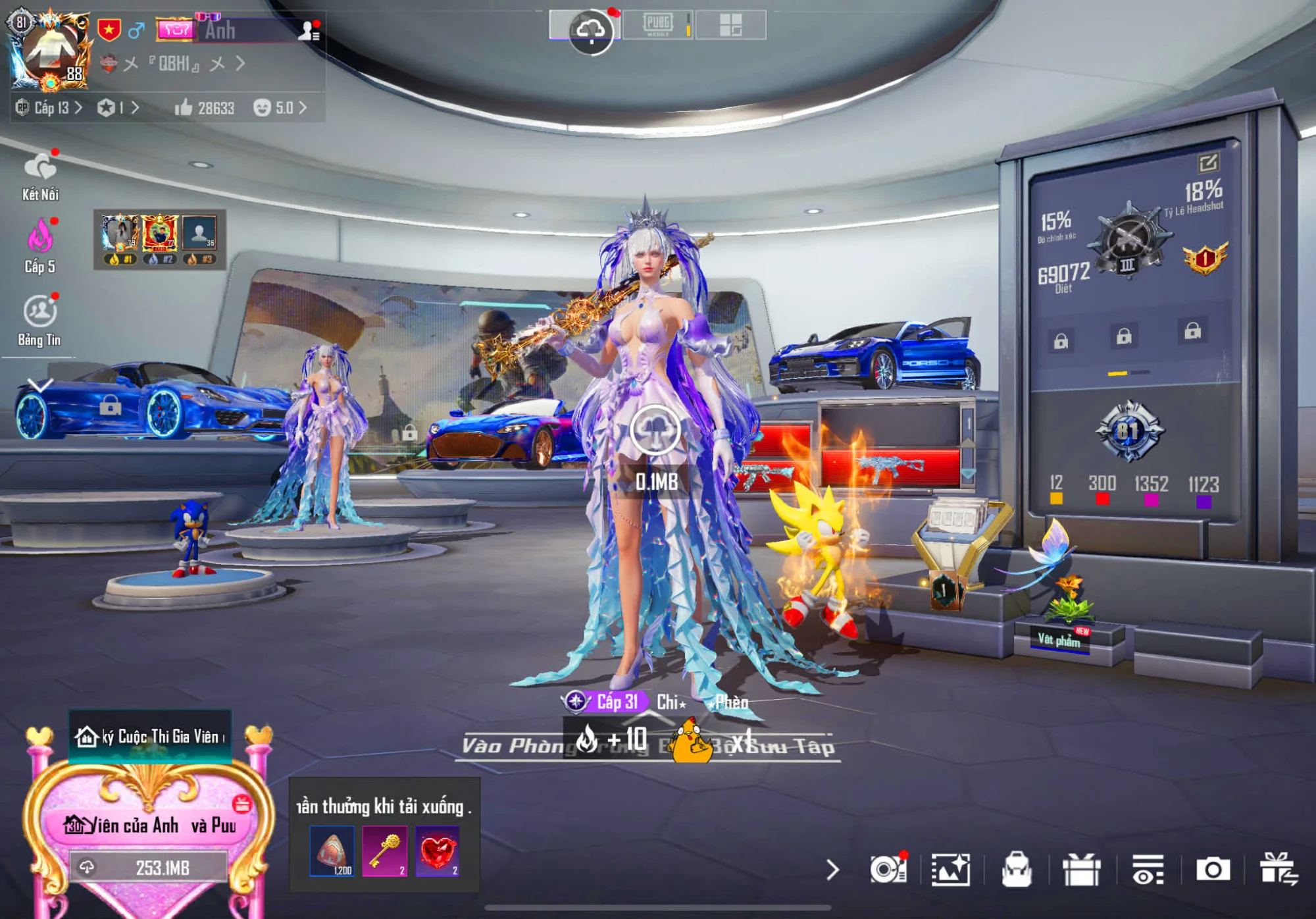The height and width of the screenshot is (919, 1316).
Task: Open the Vật phẩm items button
Action: tap(1059, 640)
